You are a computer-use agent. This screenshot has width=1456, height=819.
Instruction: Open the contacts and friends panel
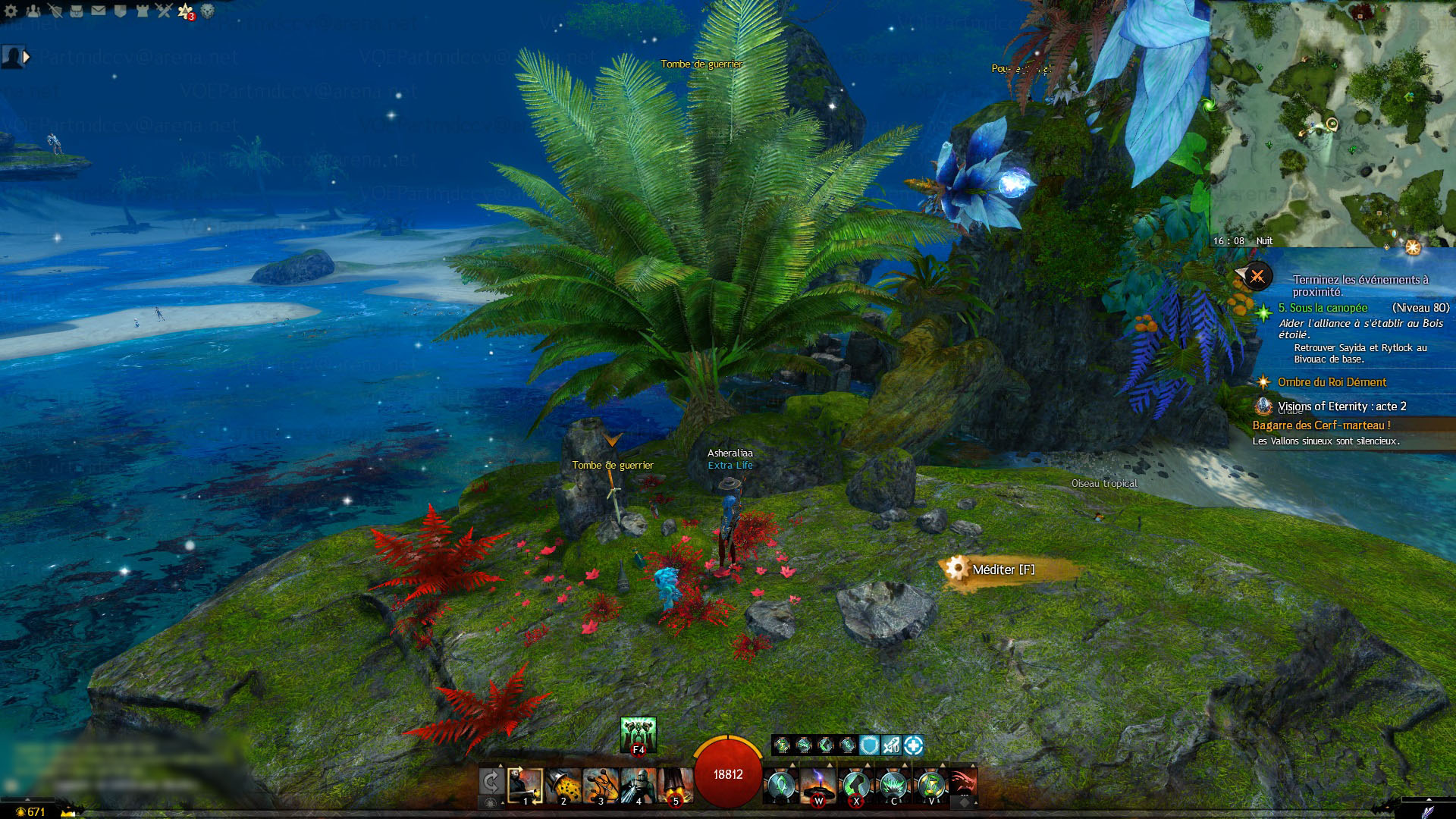tap(33, 11)
